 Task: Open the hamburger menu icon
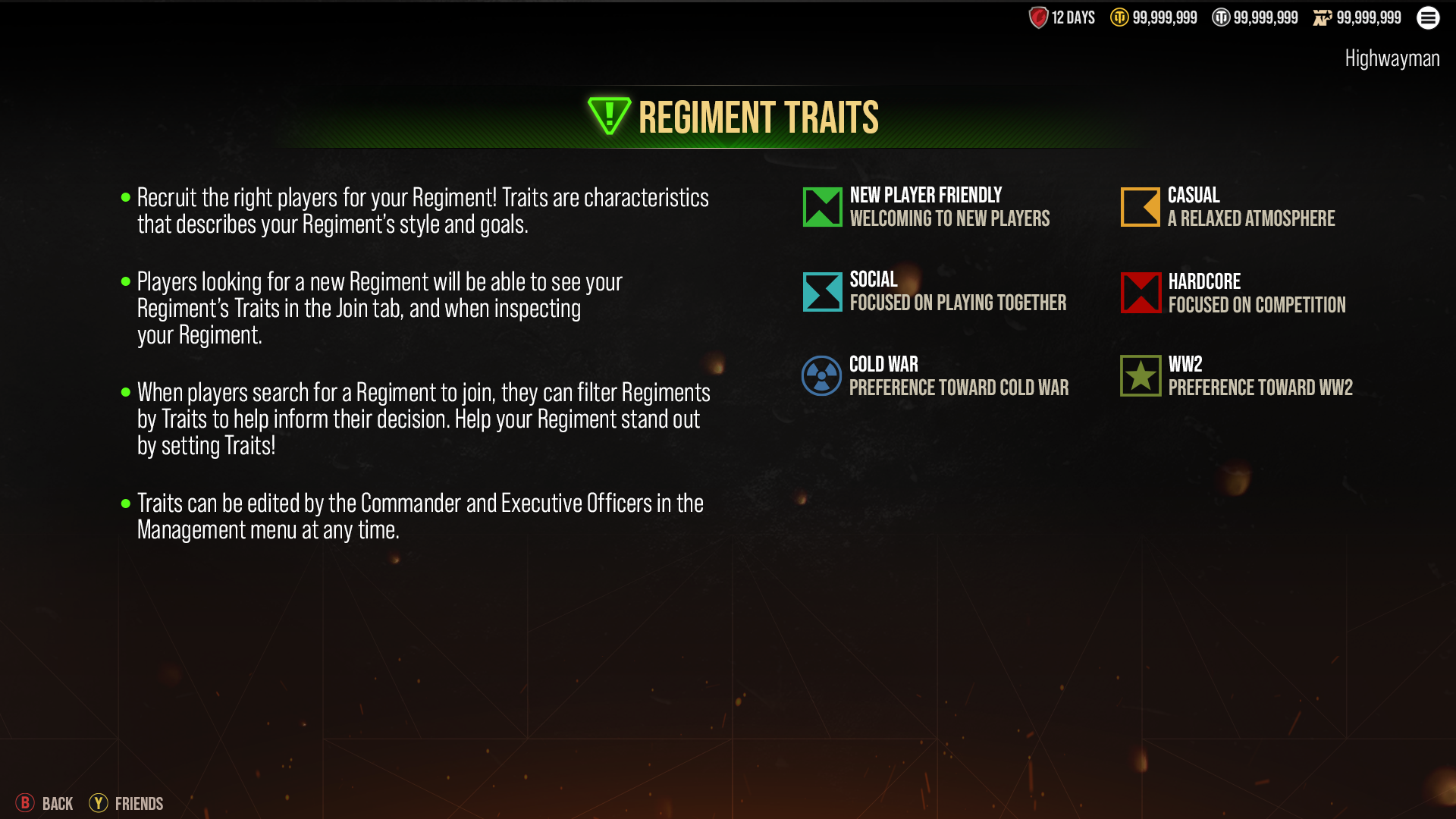tap(1428, 17)
